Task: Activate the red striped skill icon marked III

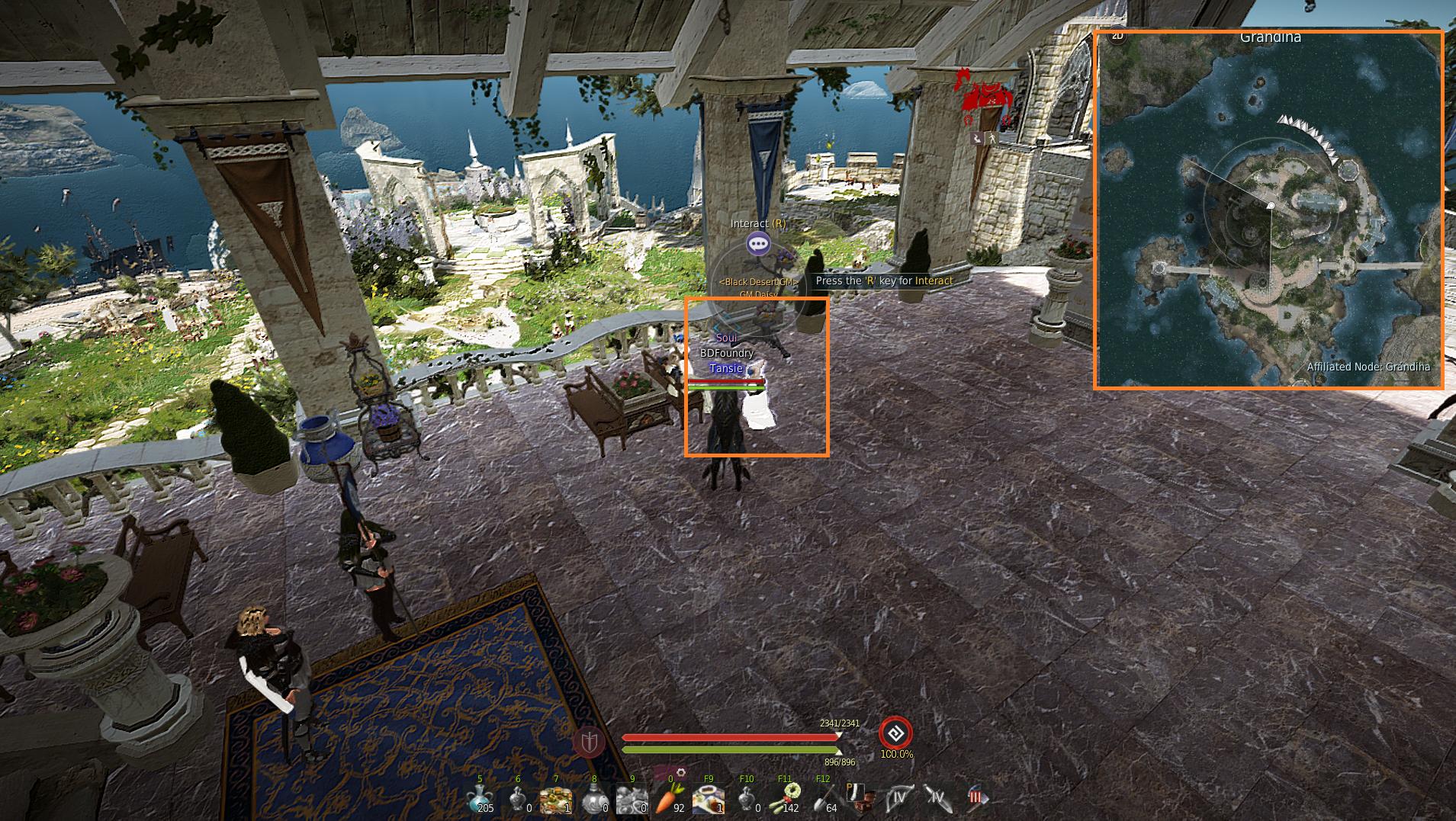Action: 977,799
